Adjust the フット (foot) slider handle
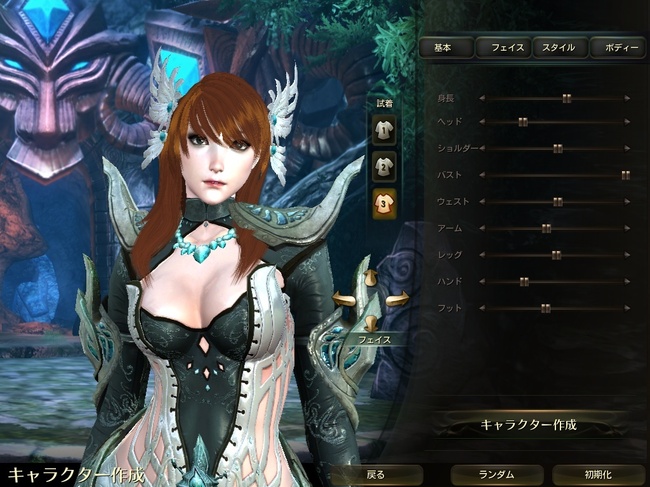 click(x=545, y=308)
